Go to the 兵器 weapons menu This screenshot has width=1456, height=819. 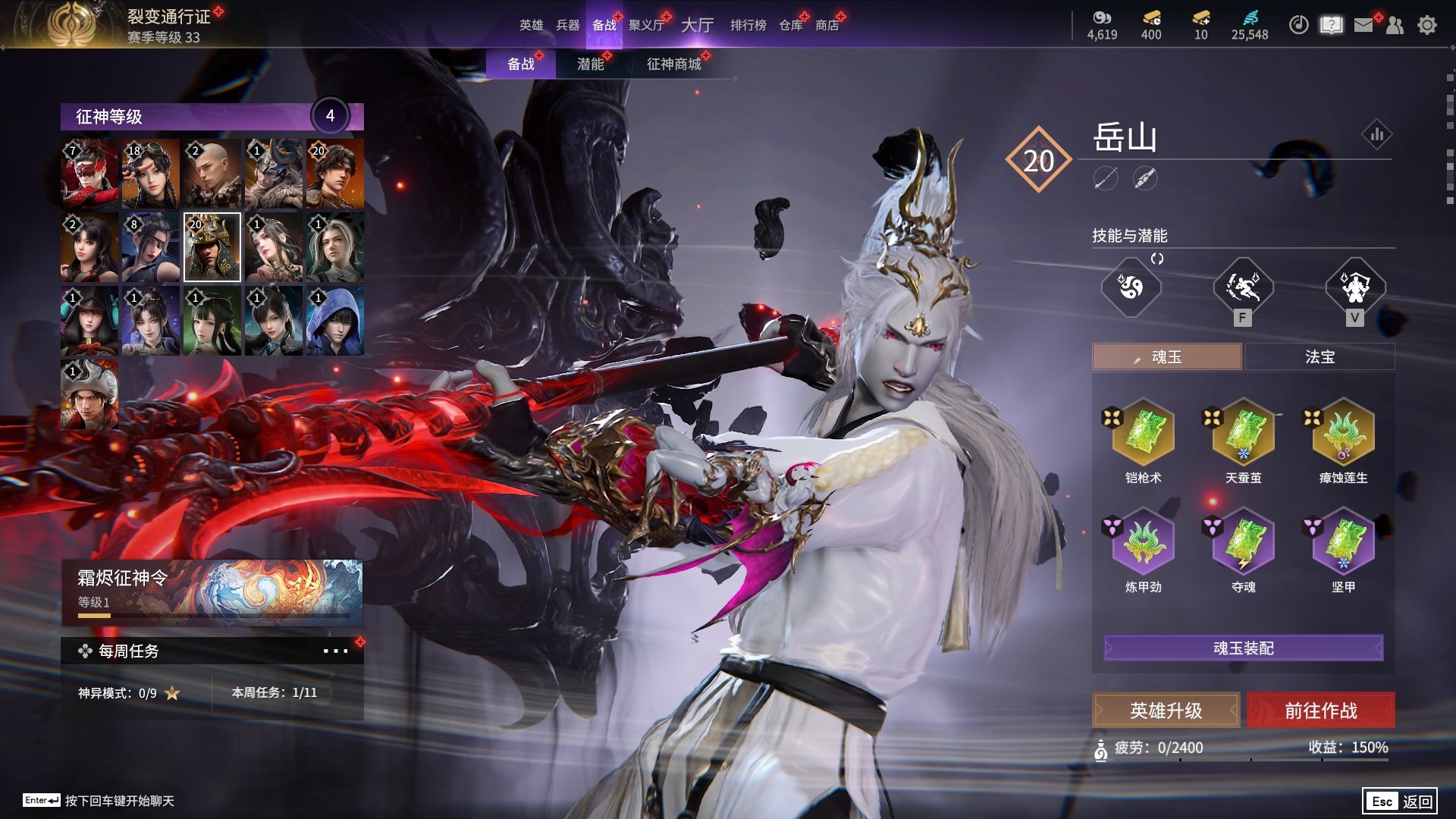tap(567, 25)
